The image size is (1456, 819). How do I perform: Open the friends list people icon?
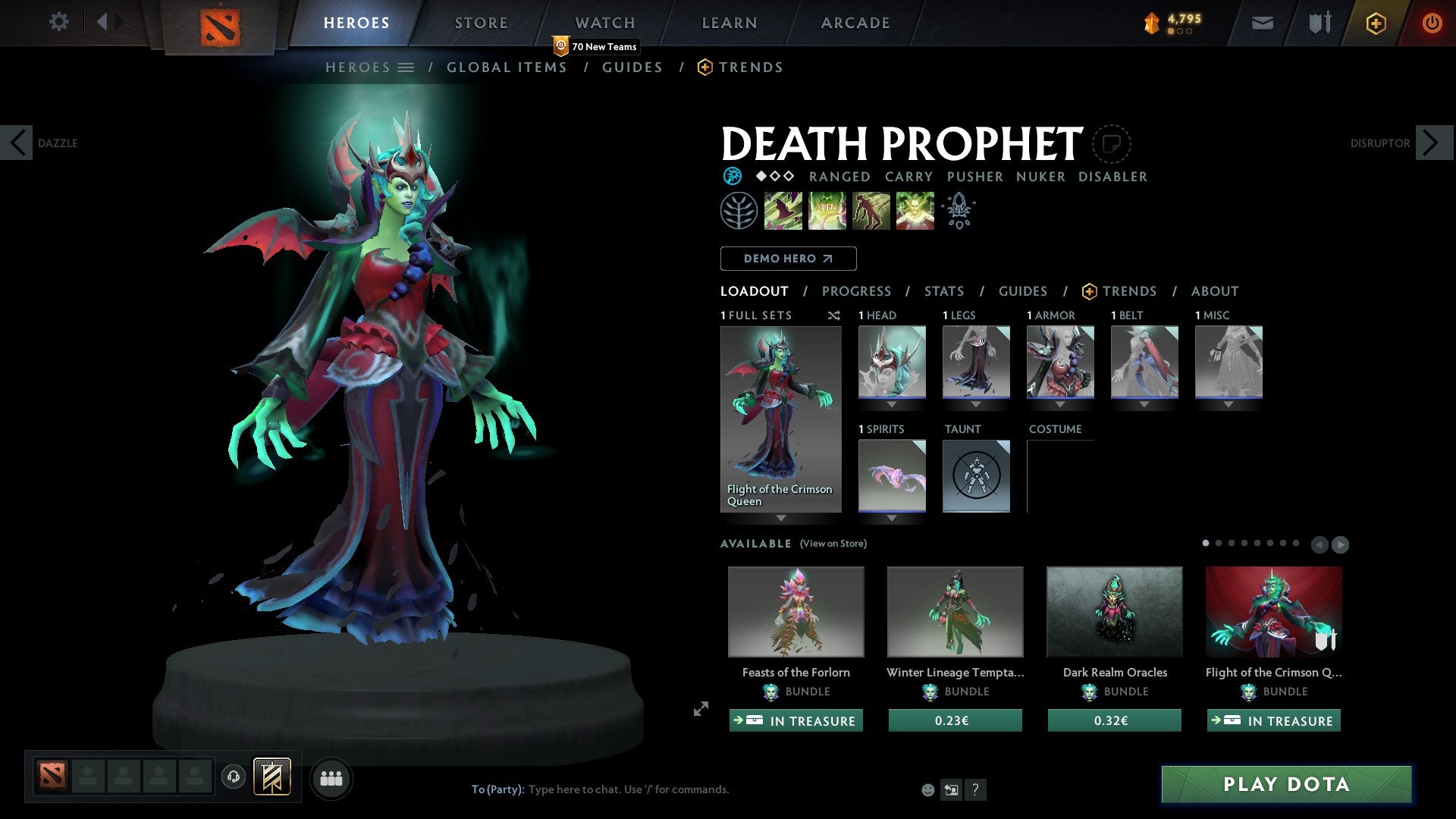[331, 777]
